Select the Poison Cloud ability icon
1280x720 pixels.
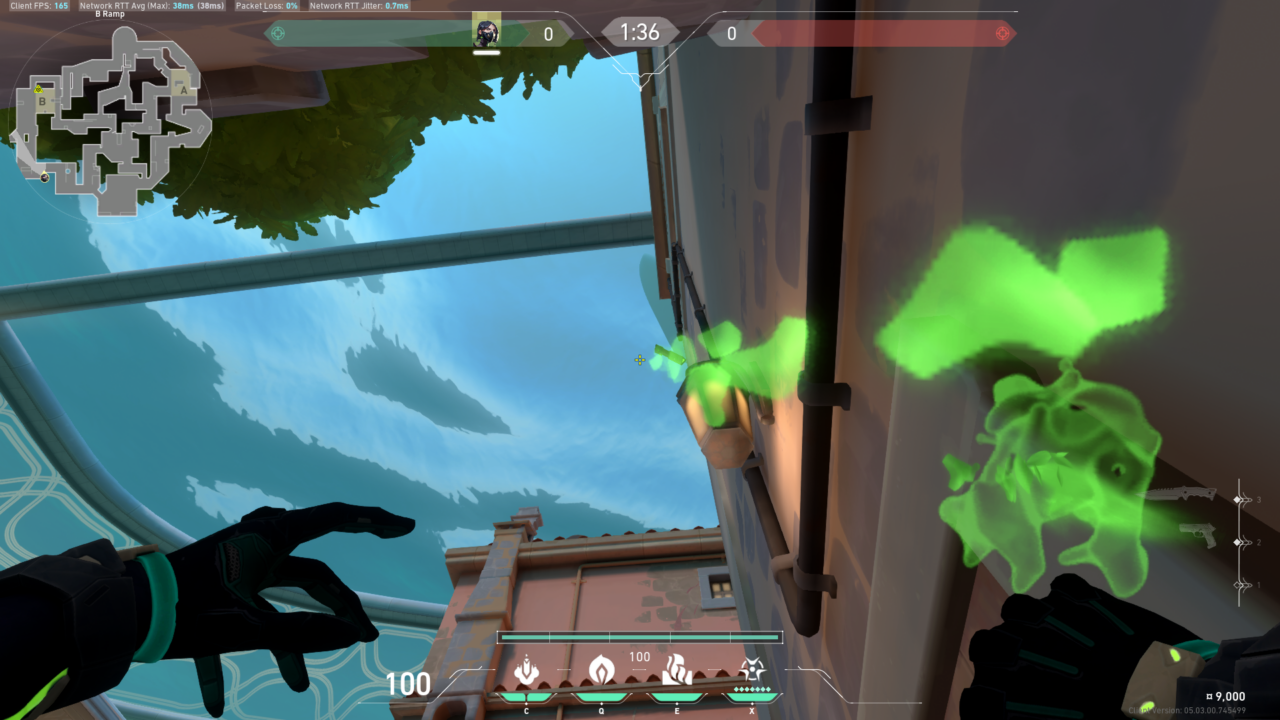pyautogui.click(x=601, y=670)
